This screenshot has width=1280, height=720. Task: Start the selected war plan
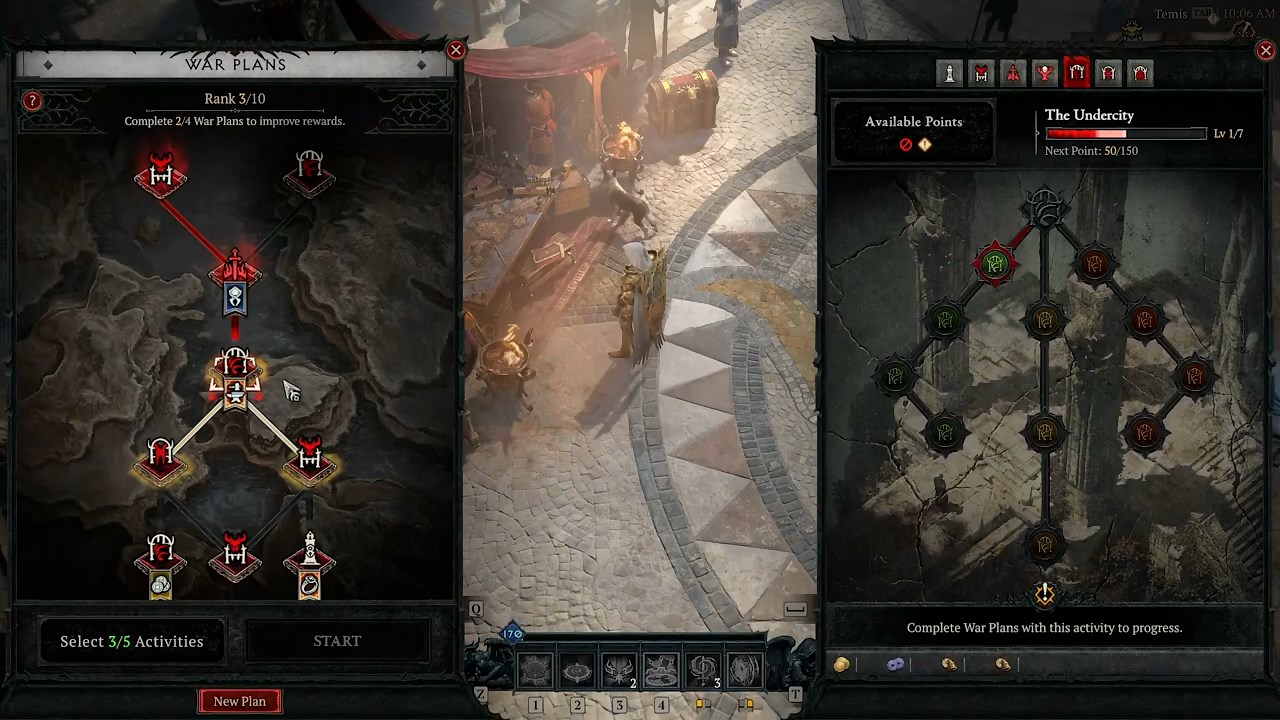point(337,641)
